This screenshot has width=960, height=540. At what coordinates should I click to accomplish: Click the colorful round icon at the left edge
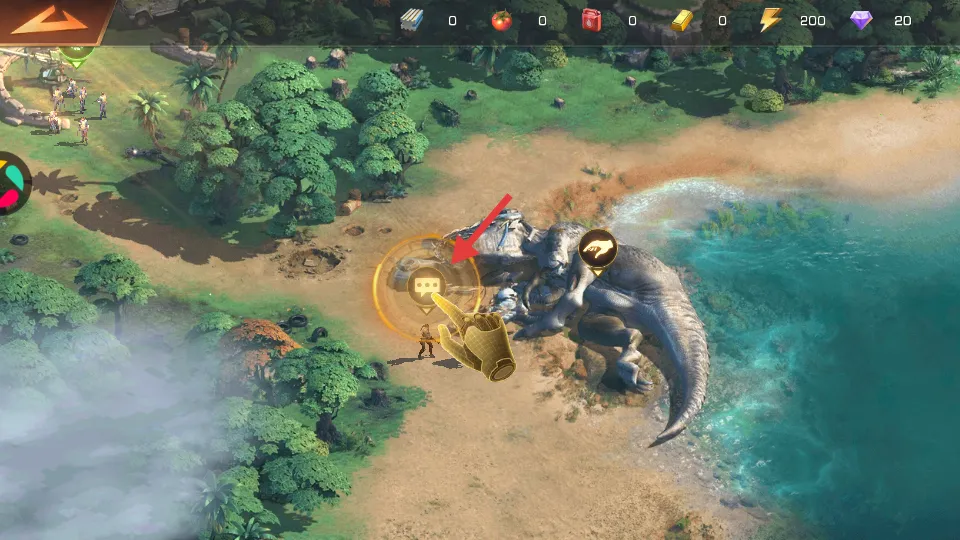(12, 183)
